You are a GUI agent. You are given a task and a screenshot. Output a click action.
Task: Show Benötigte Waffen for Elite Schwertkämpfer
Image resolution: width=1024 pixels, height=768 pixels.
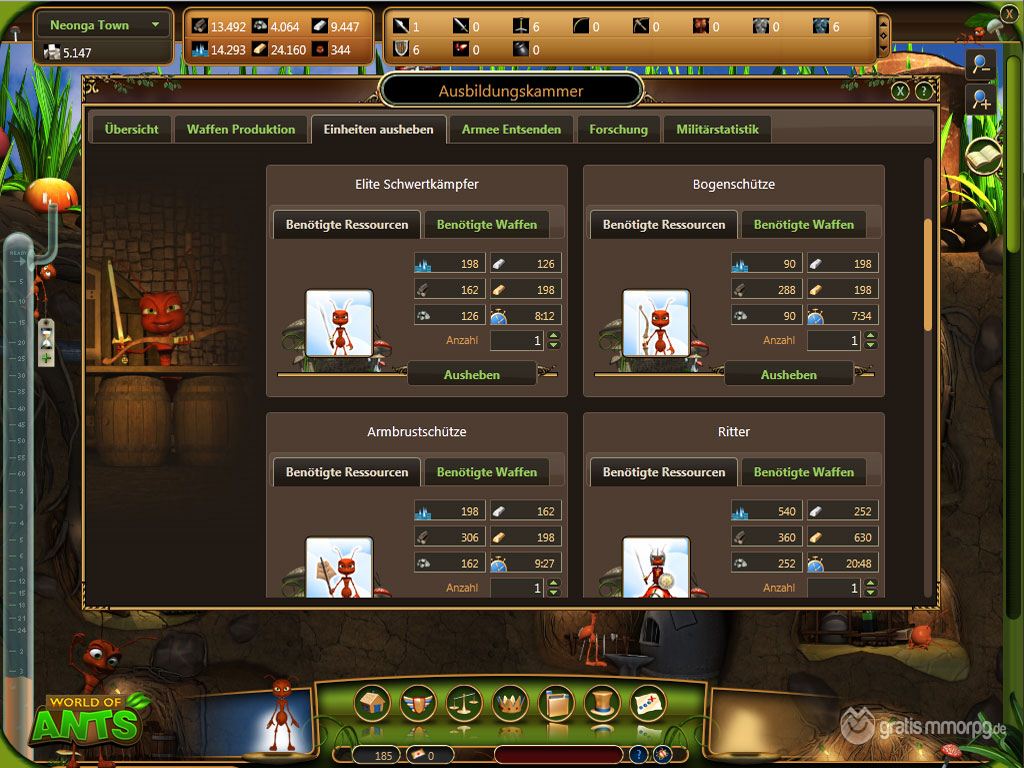[x=487, y=225]
